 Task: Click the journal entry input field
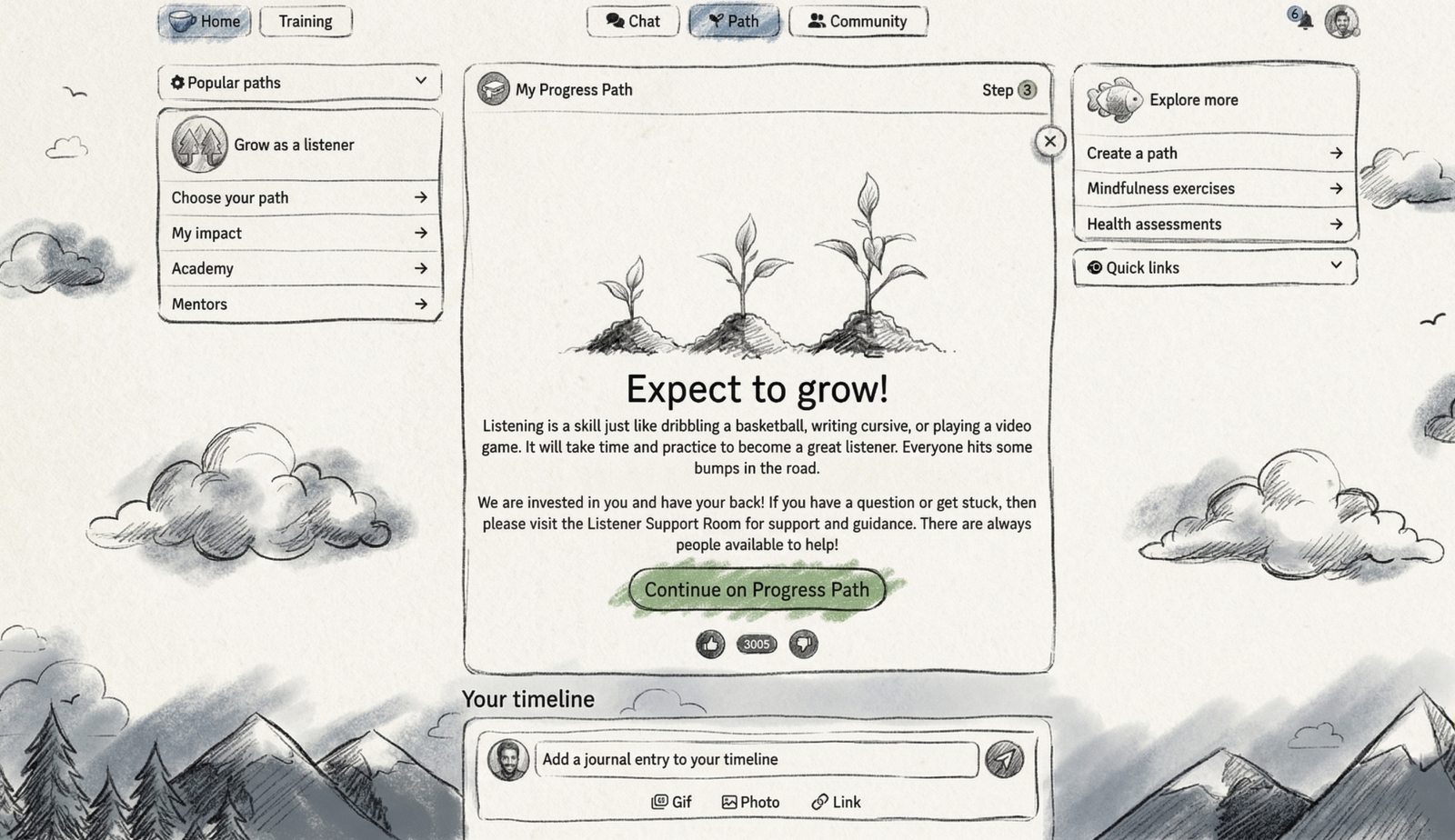click(755, 759)
